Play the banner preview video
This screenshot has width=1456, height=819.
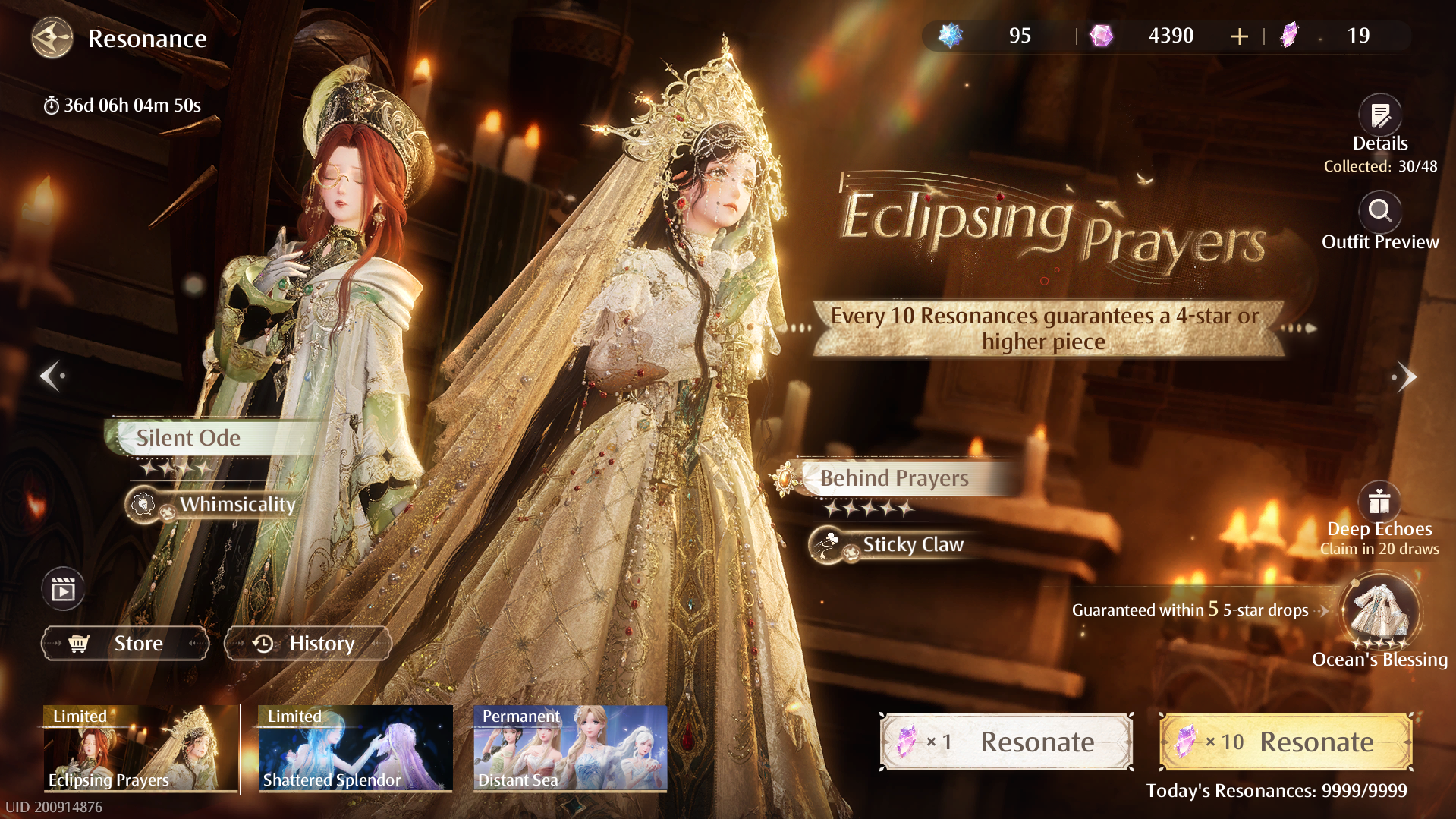pyautogui.click(x=63, y=589)
